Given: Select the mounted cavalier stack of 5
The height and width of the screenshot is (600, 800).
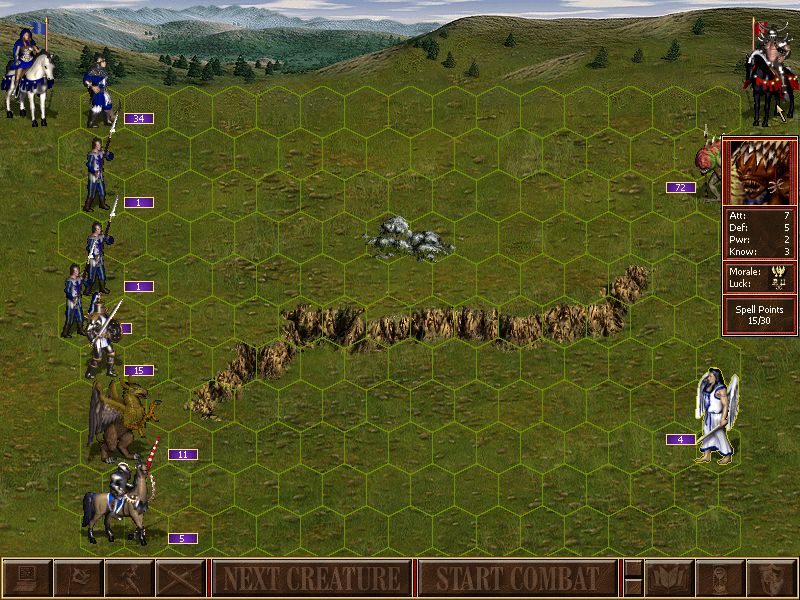Looking at the screenshot, I should point(125,502).
